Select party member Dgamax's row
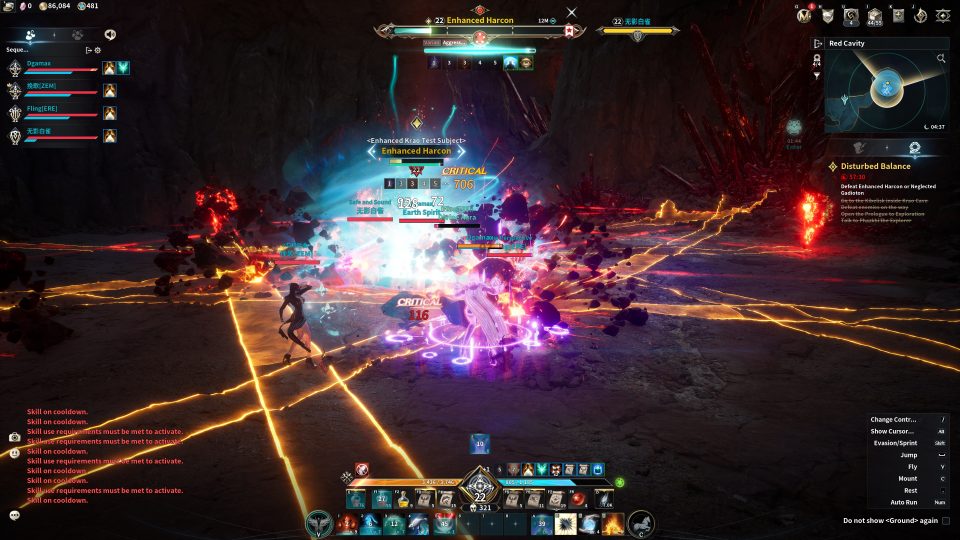960x540 pixels. tap(60, 67)
